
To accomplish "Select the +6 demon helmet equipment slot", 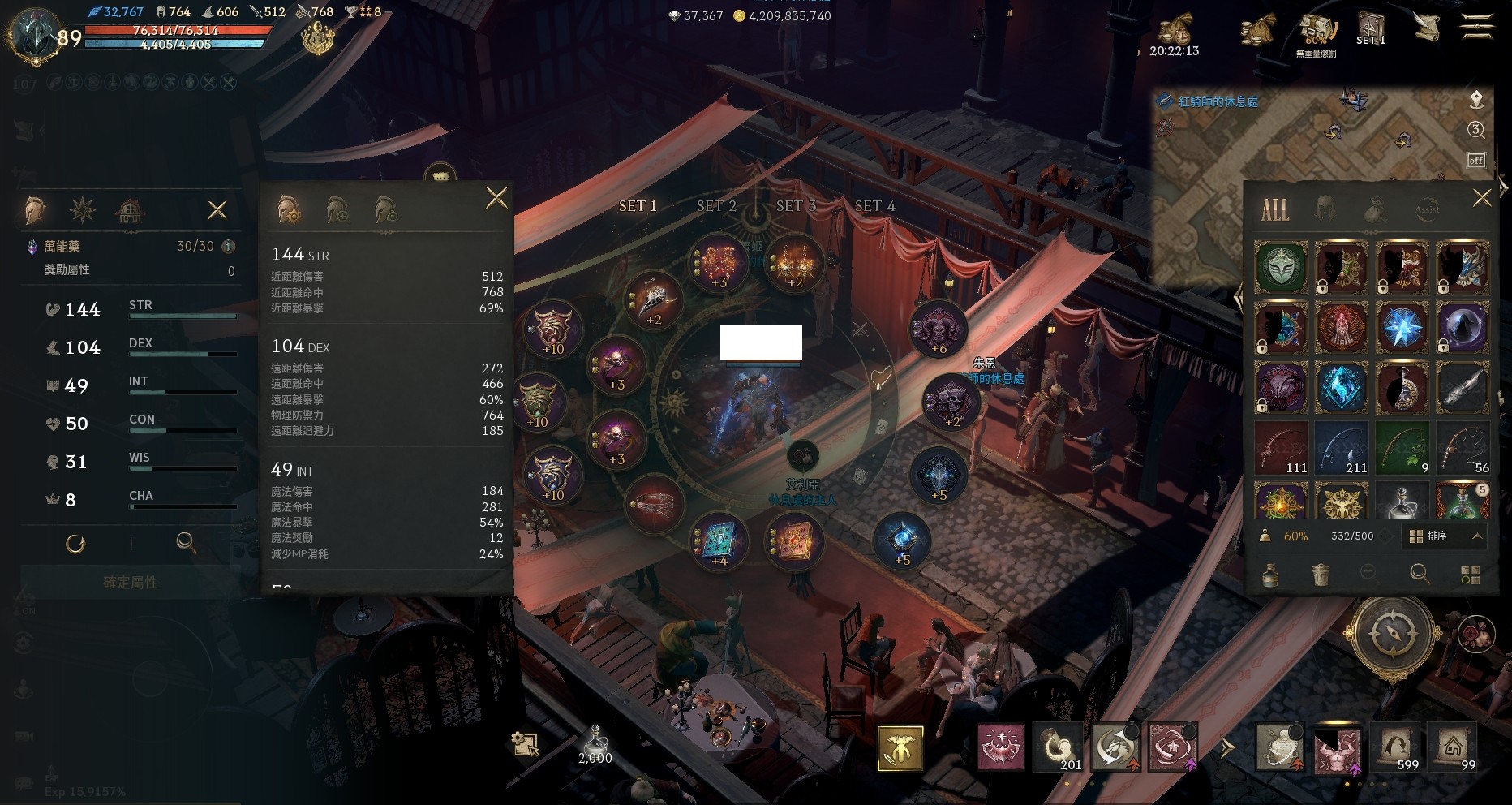I will point(939,329).
